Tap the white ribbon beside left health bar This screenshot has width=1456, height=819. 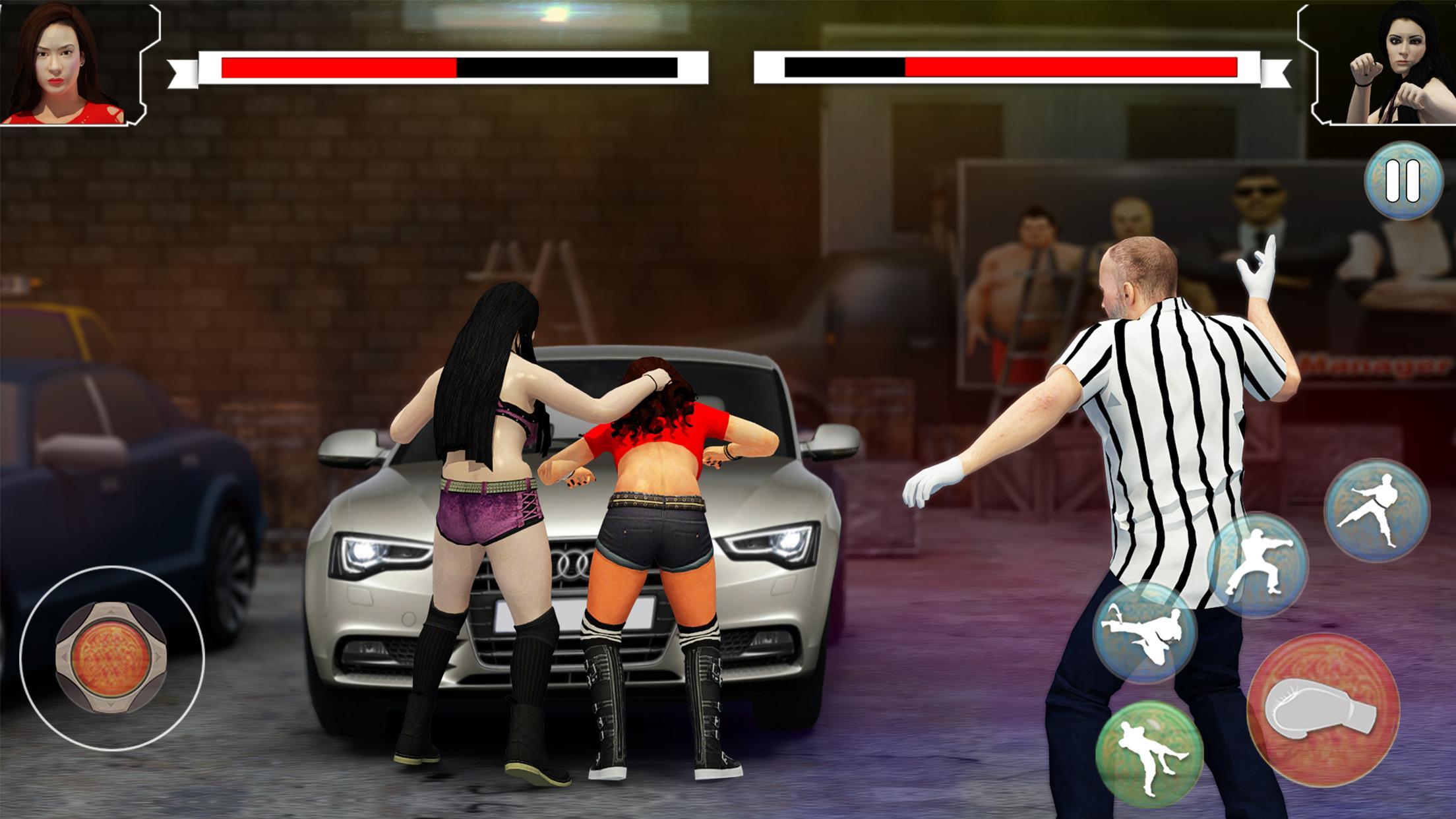[182, 68]
